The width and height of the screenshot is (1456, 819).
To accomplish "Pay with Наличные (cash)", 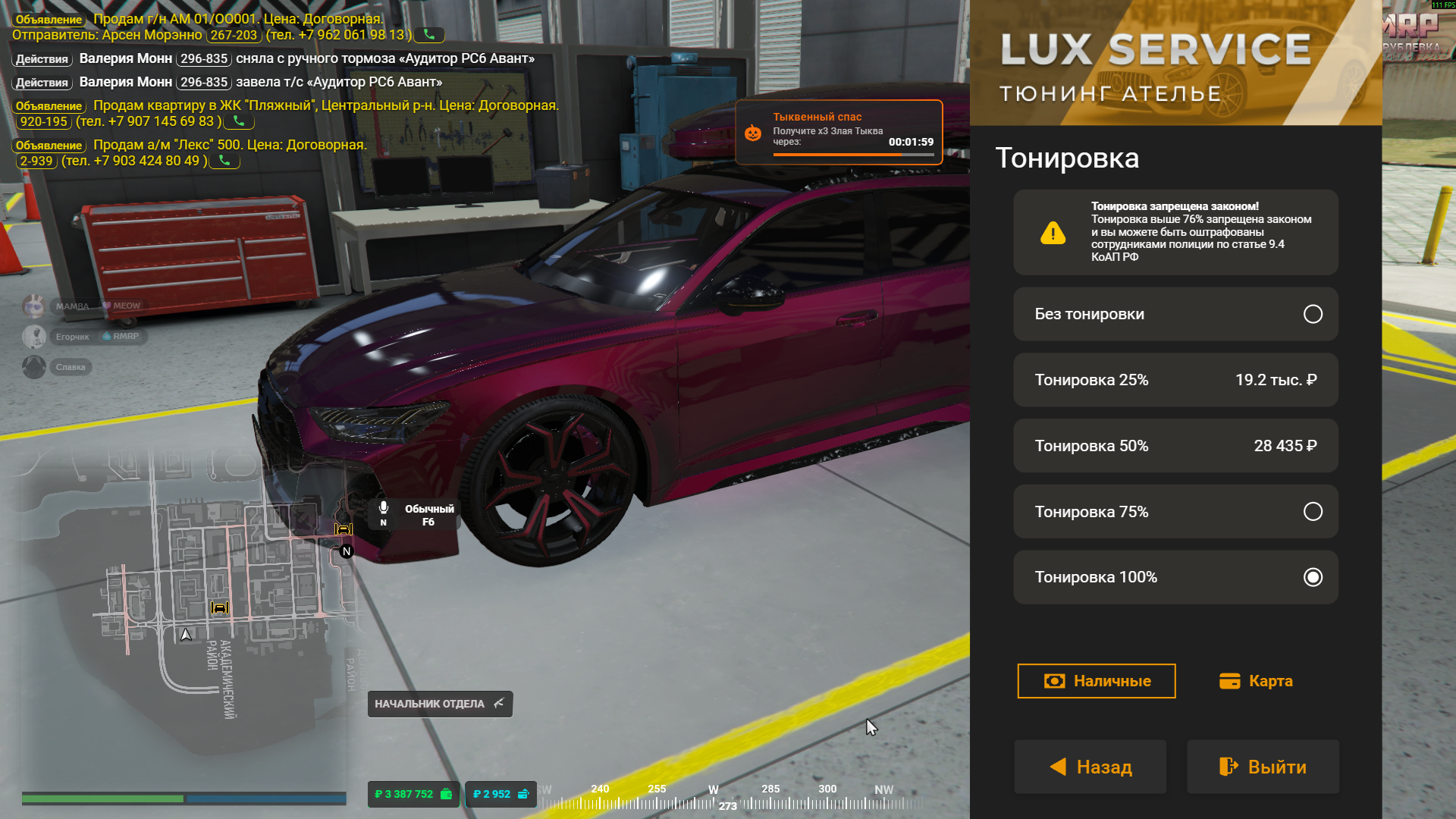I will point(1096,681).
